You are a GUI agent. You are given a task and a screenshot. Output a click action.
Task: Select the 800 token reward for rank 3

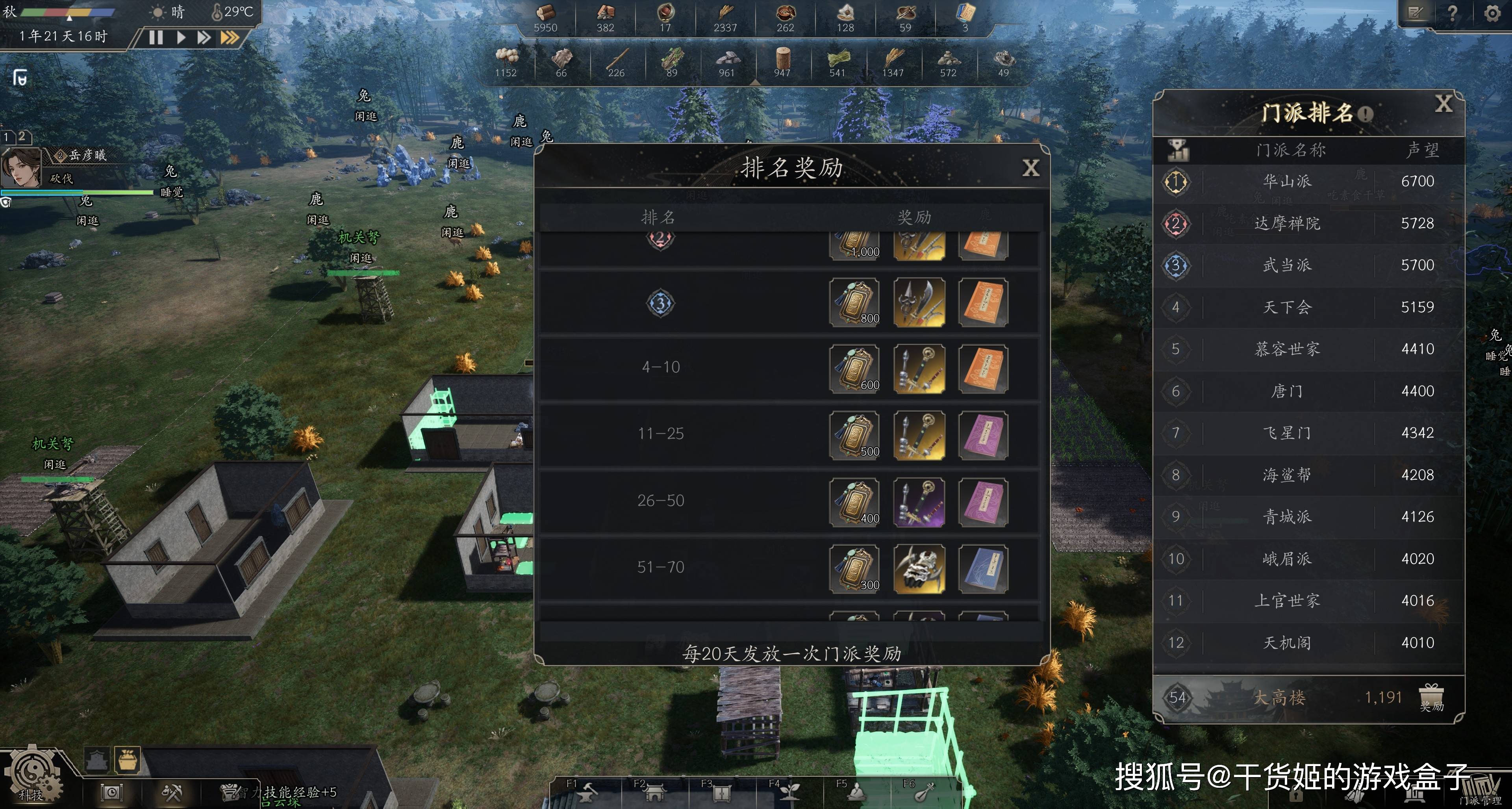click(854, 302)
